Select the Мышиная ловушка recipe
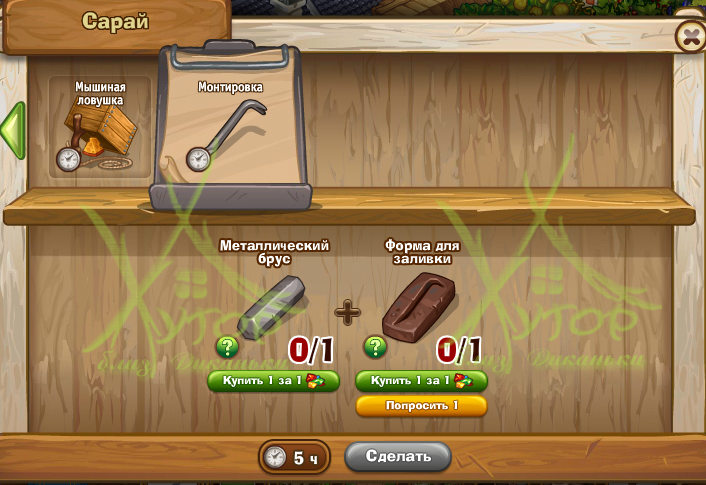 (99, 128)
